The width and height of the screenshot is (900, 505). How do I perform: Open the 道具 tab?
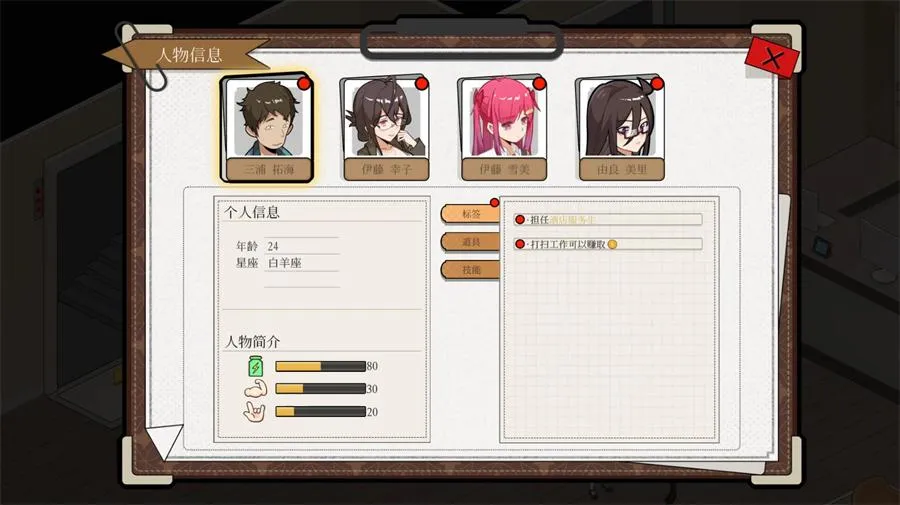470,241
